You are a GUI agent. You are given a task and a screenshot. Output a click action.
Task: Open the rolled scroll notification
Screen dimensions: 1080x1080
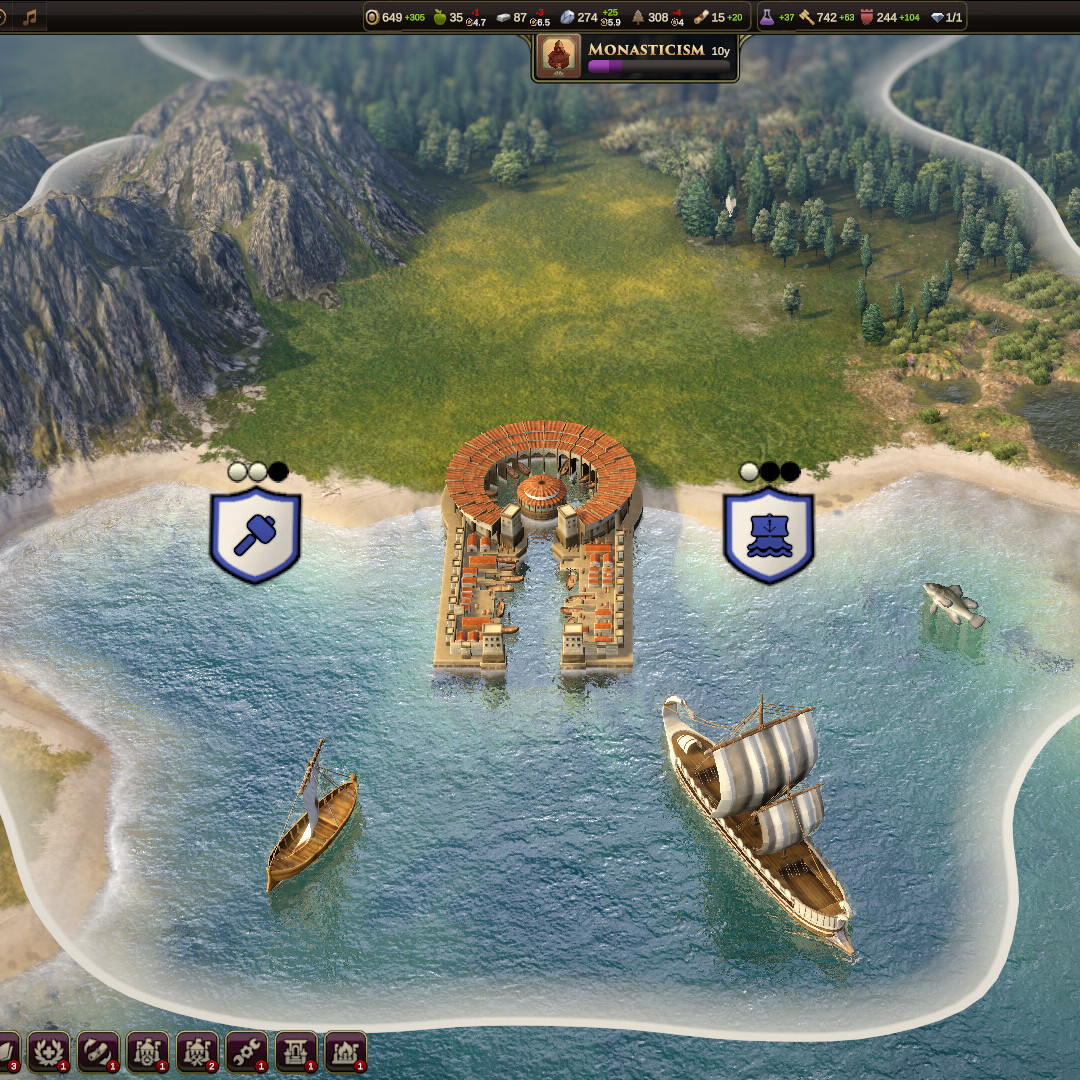(x=98, y=1051)
